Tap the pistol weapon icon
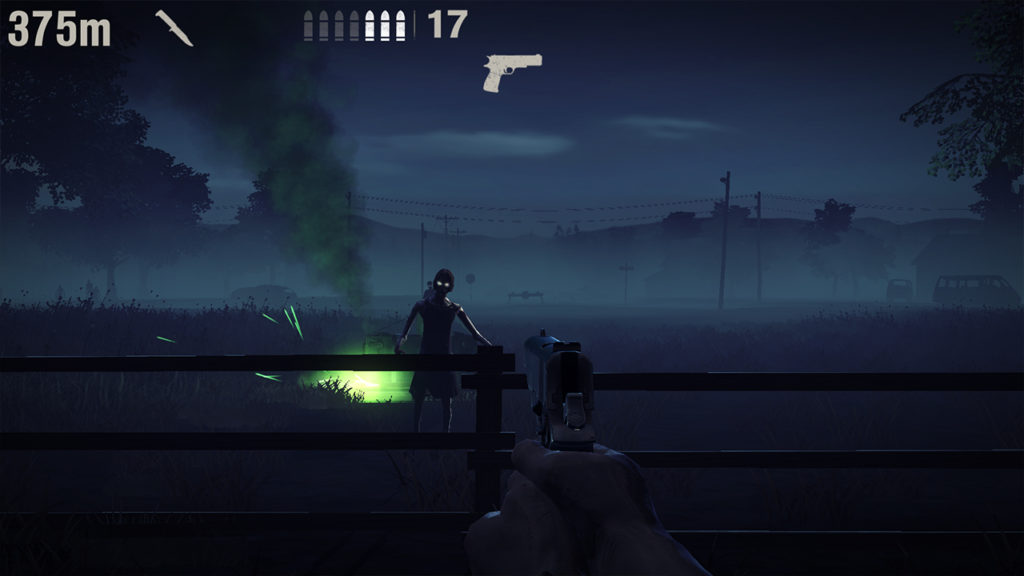The height and width of the screenshot is (576, 1024). click(512, 72)
